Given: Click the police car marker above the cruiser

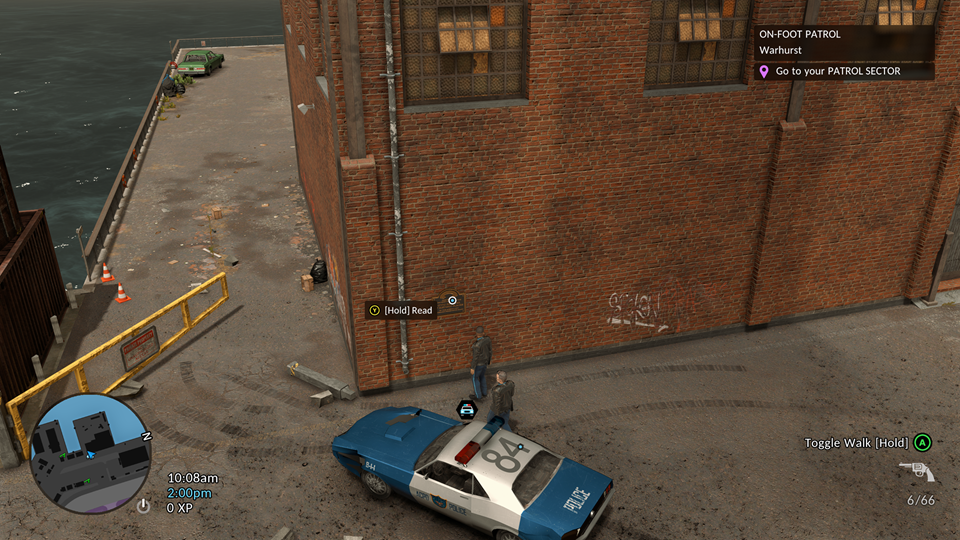Looking at the screenshot, I should click(x=466, y=408).
